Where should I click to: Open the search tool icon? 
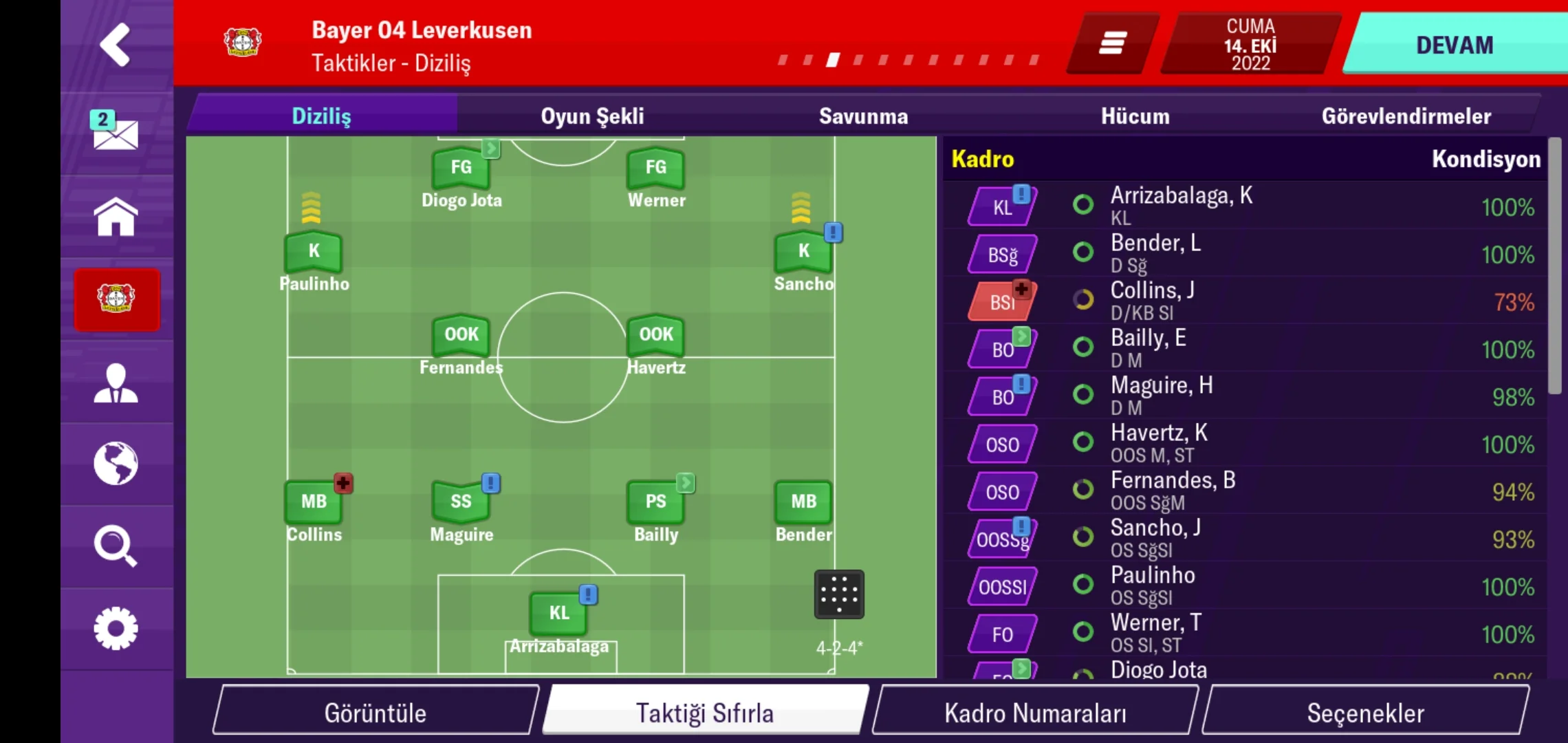coord(116,547)
